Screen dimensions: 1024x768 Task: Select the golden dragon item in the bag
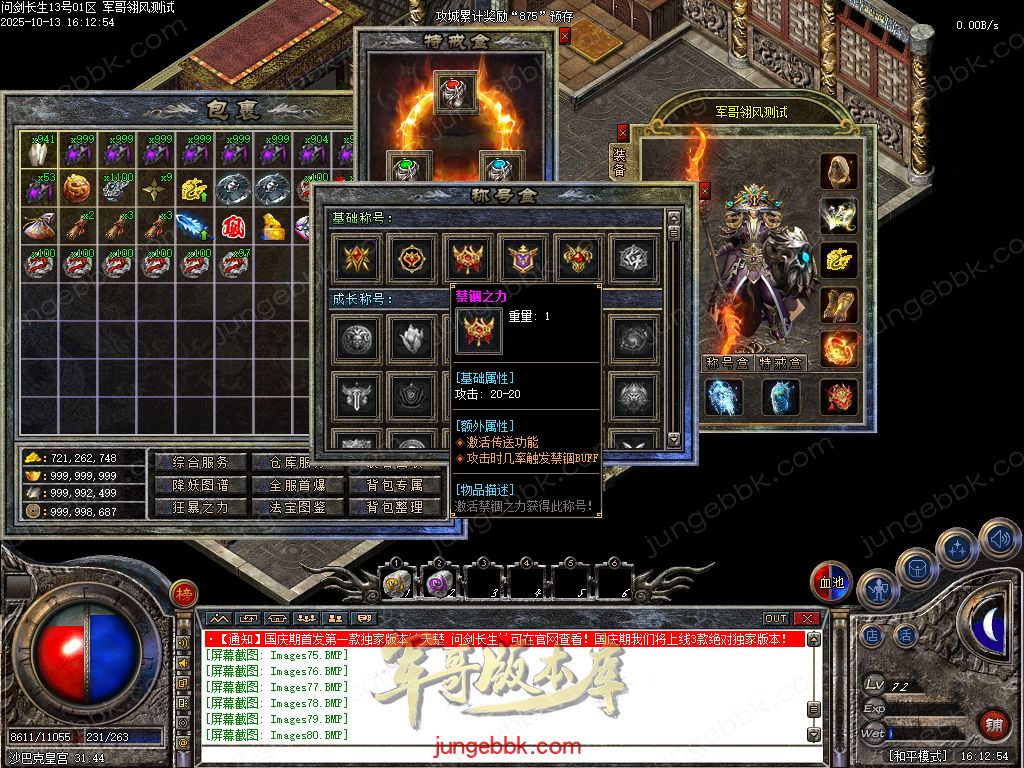point(195,188)
